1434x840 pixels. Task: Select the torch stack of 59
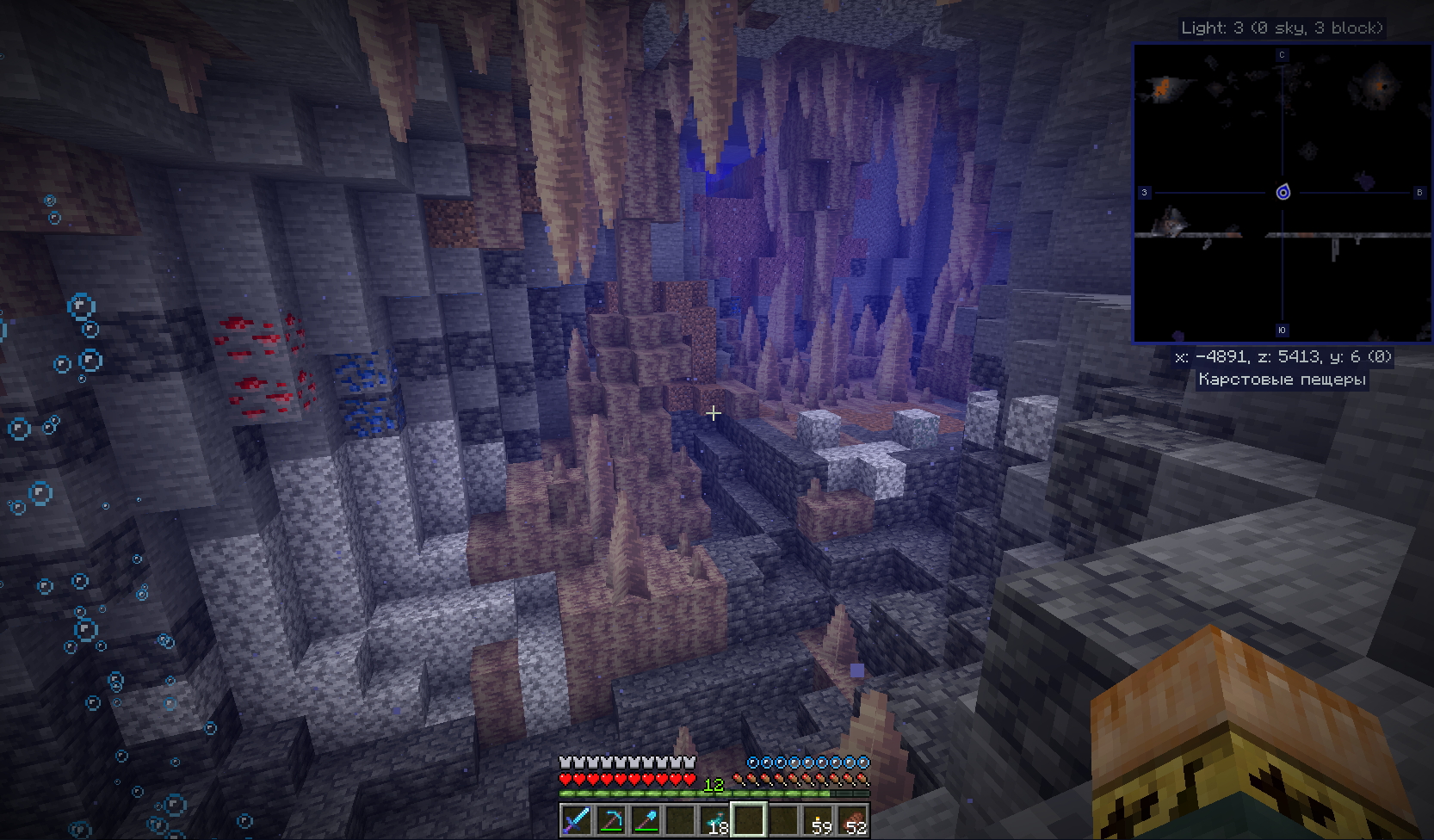pos(818,820)
